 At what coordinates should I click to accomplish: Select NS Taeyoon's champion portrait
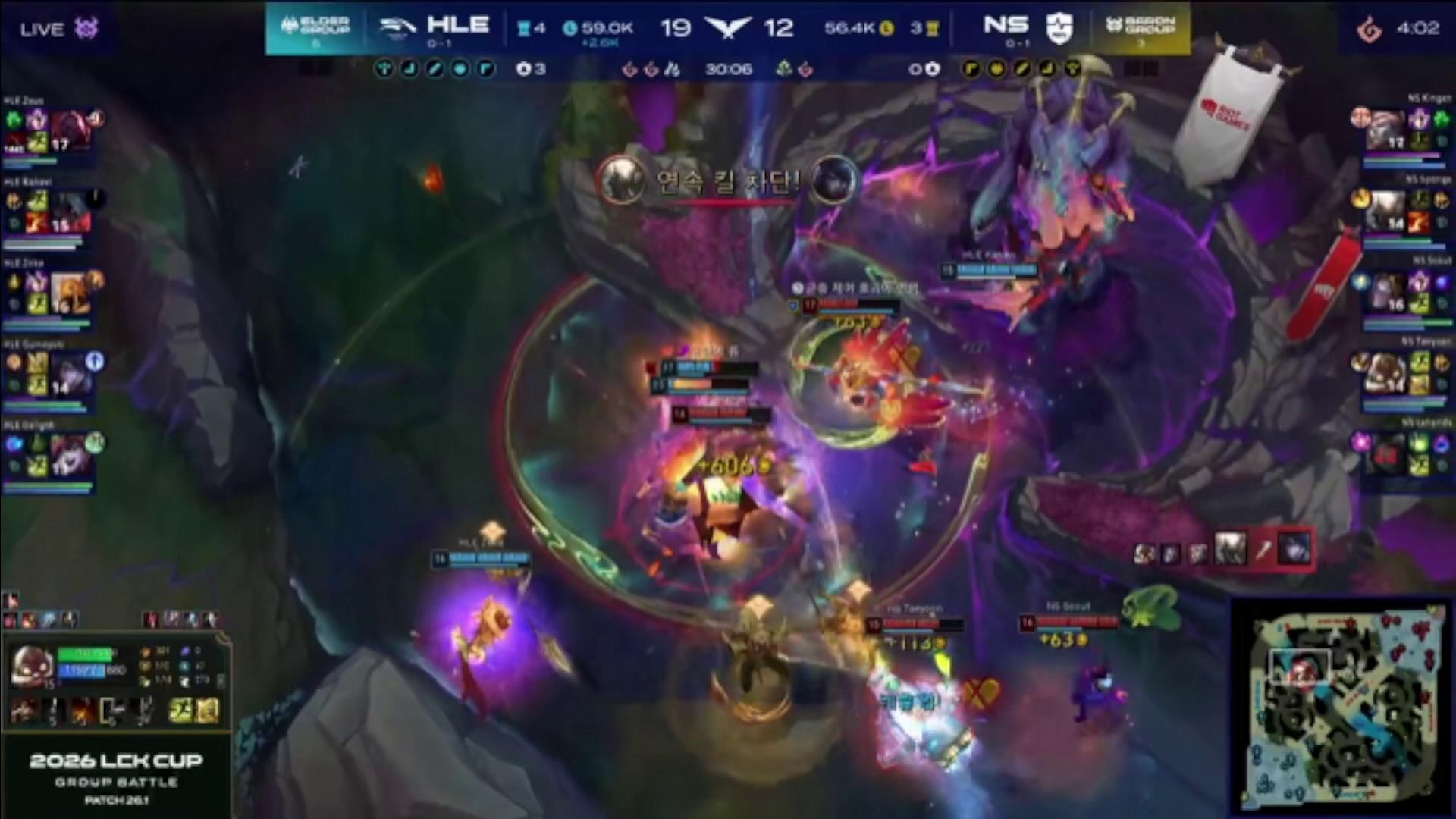1386,374
